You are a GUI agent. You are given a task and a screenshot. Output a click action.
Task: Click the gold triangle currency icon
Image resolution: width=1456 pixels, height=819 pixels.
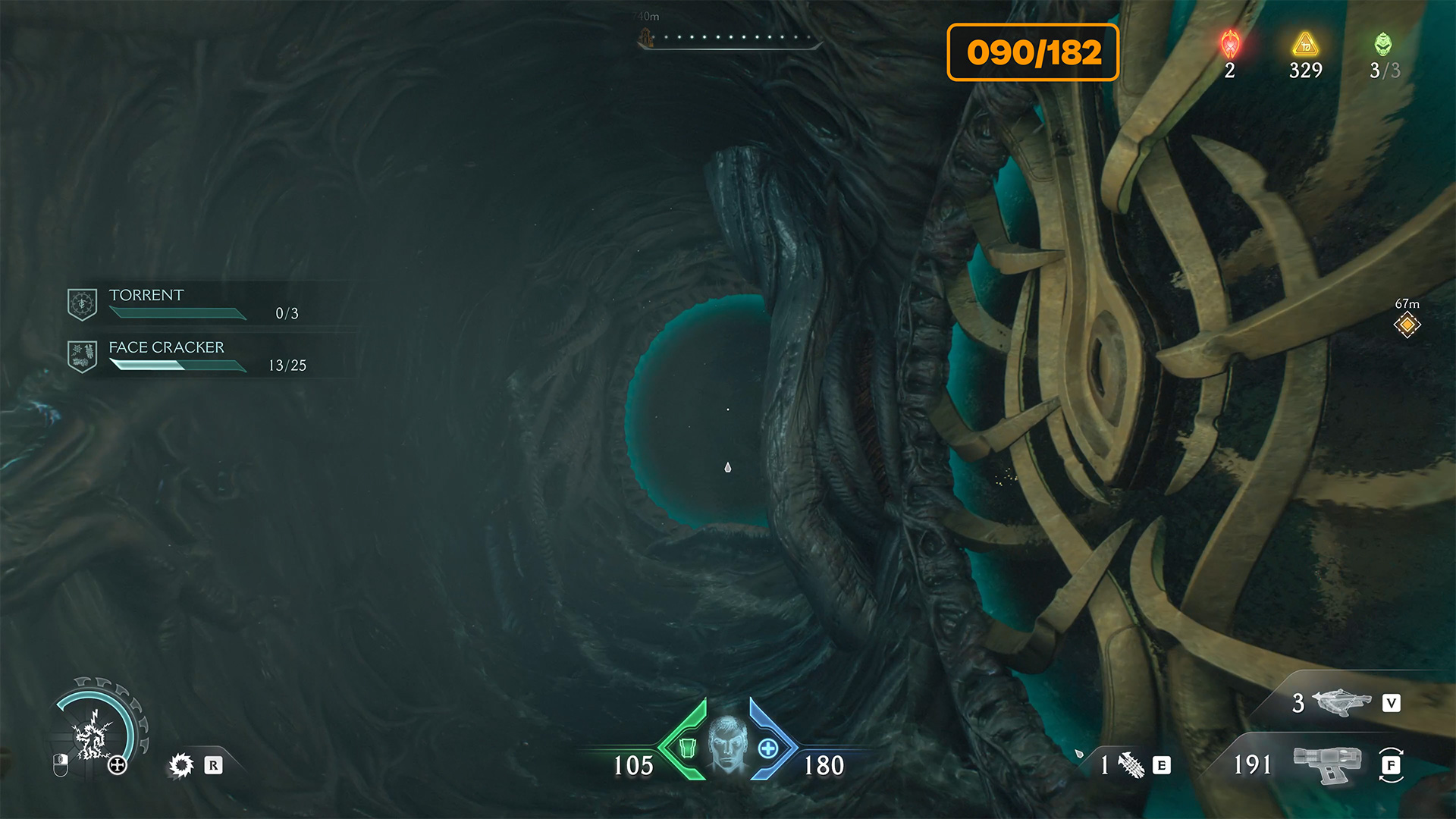(1305, 45)
